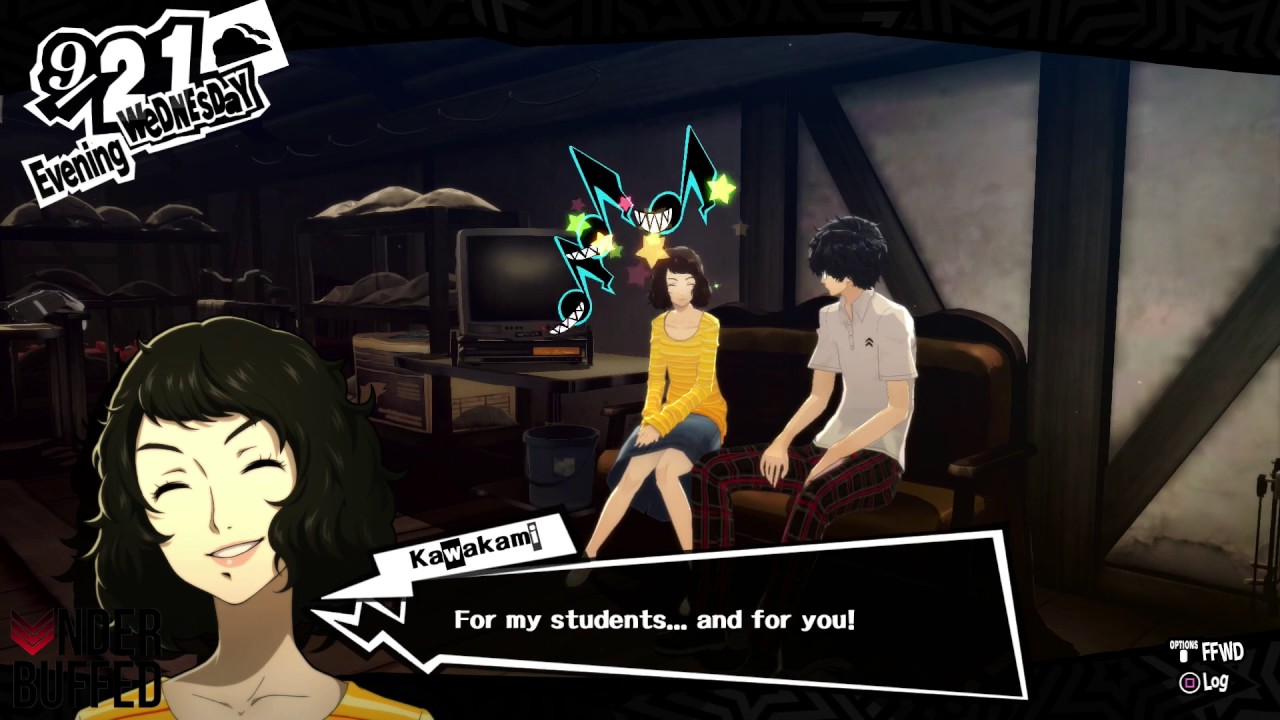
Task: Click the cloudy weather icon next to the date
Action: click(x=240, y=40)
